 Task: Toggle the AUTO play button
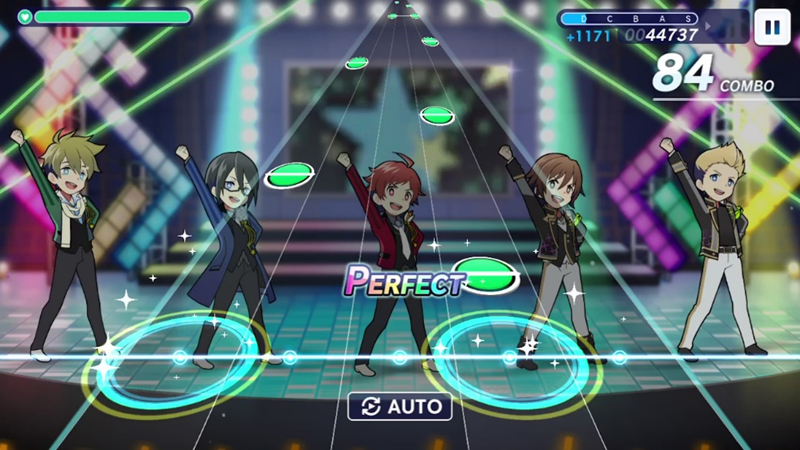tap(400, 406)
